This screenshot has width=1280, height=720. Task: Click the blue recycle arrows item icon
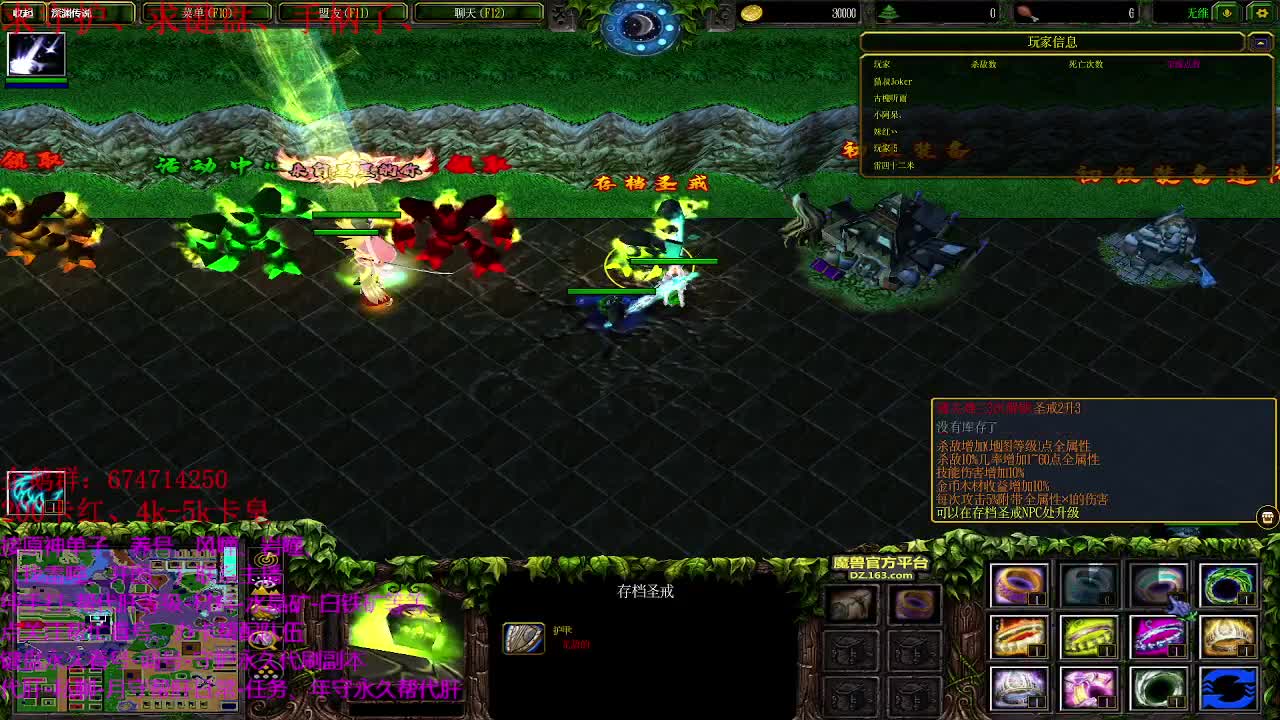(1228, 690)
